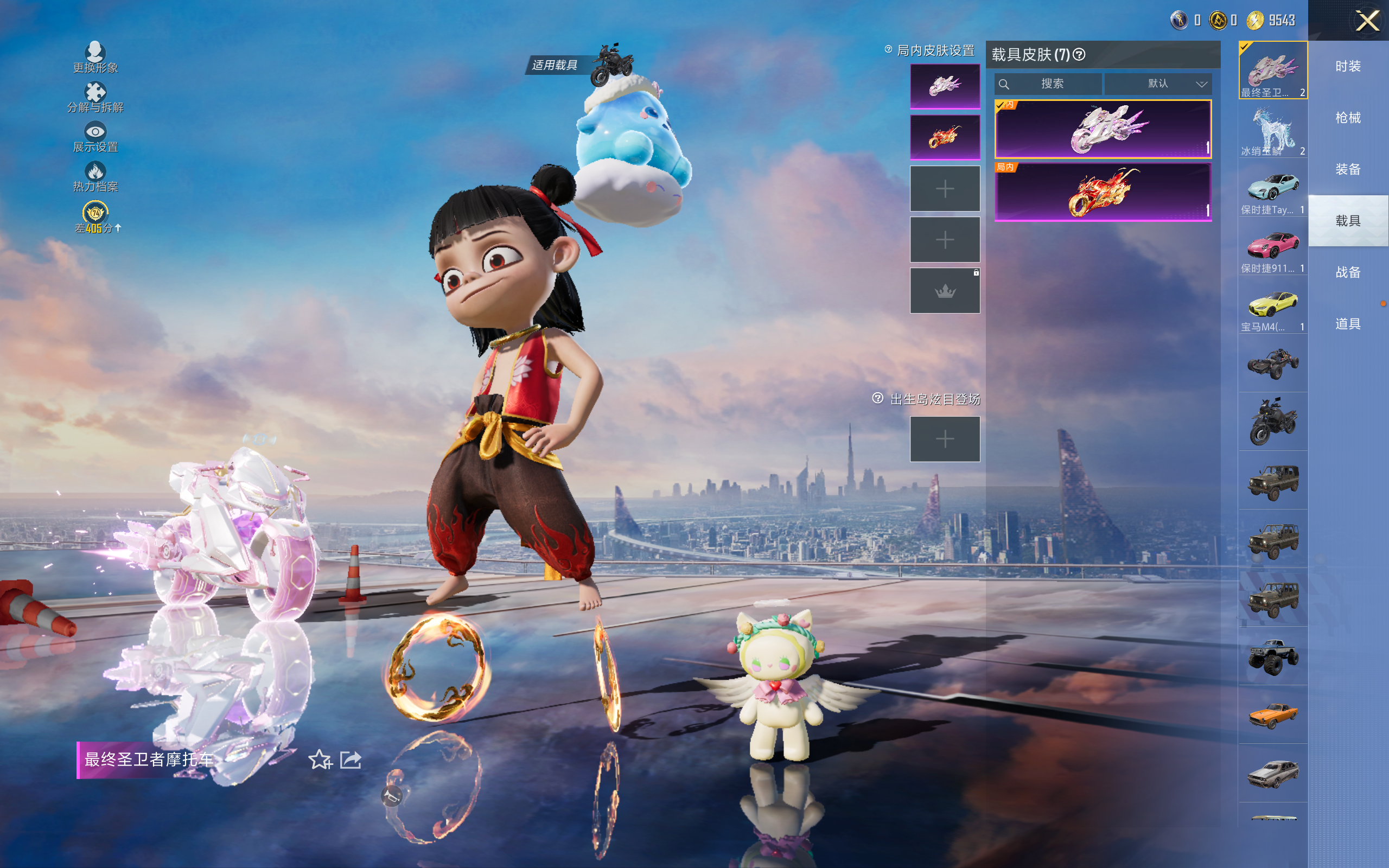Open the 枪械 firearms tab
Screen dimensions: 1389x868
coord(1348,118)
